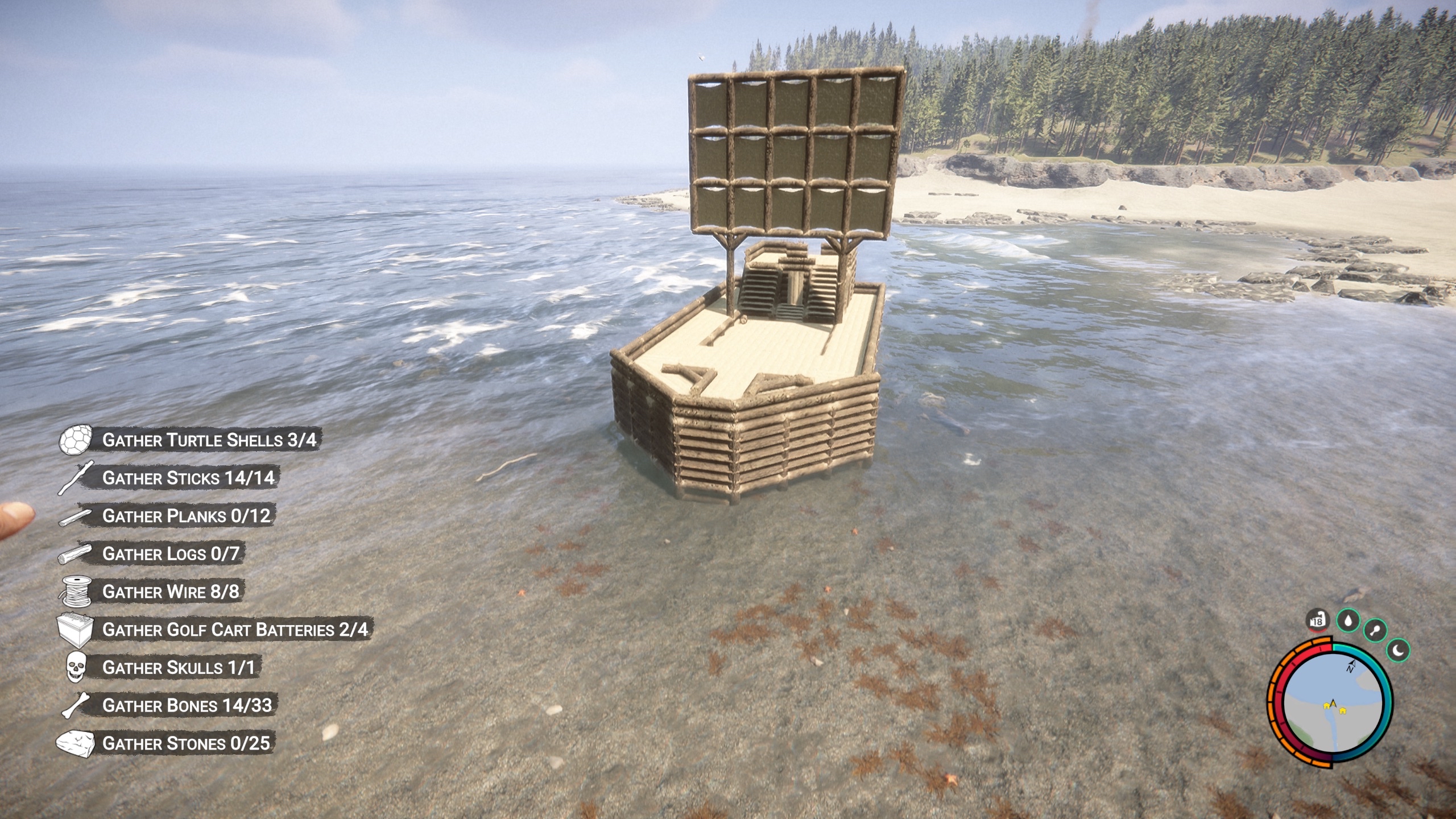Choose the Gather Bones task entry
This screenshot has height=819, width=1456.
click(187, 705)
